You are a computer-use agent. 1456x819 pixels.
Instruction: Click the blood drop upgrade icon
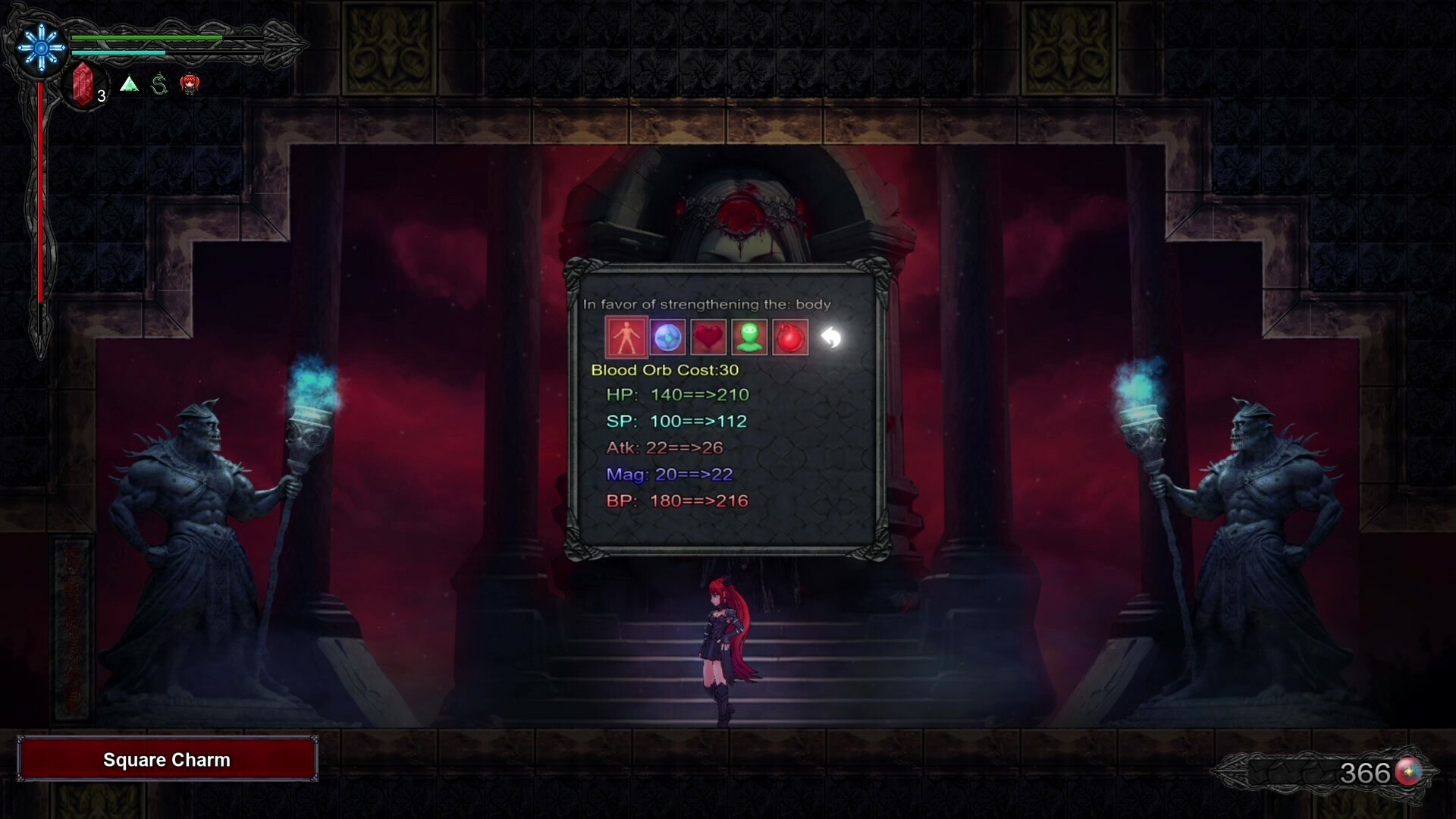(790, 337)
